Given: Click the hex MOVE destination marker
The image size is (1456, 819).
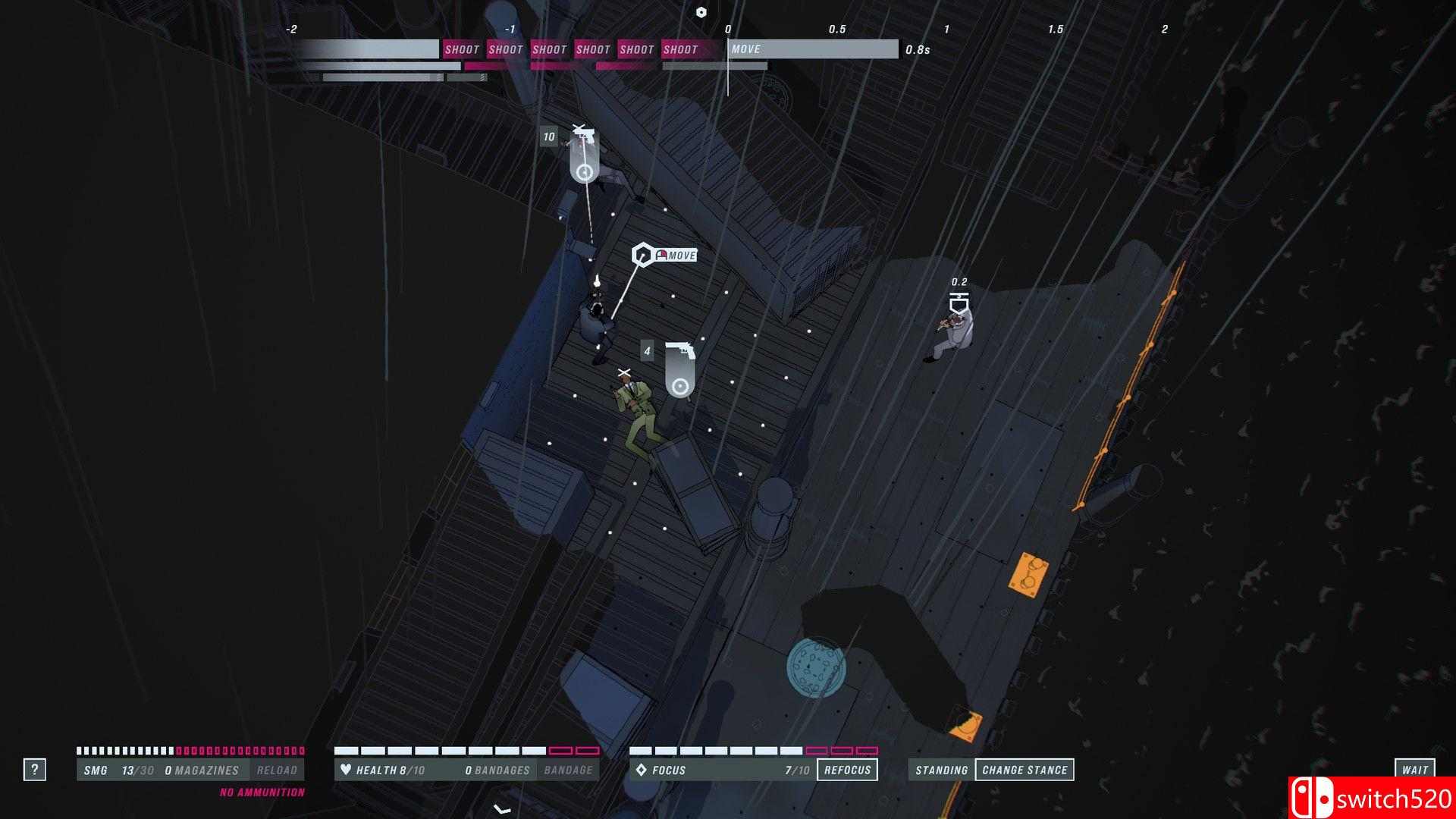Looking at the screenshot, I should pos(644,255).
